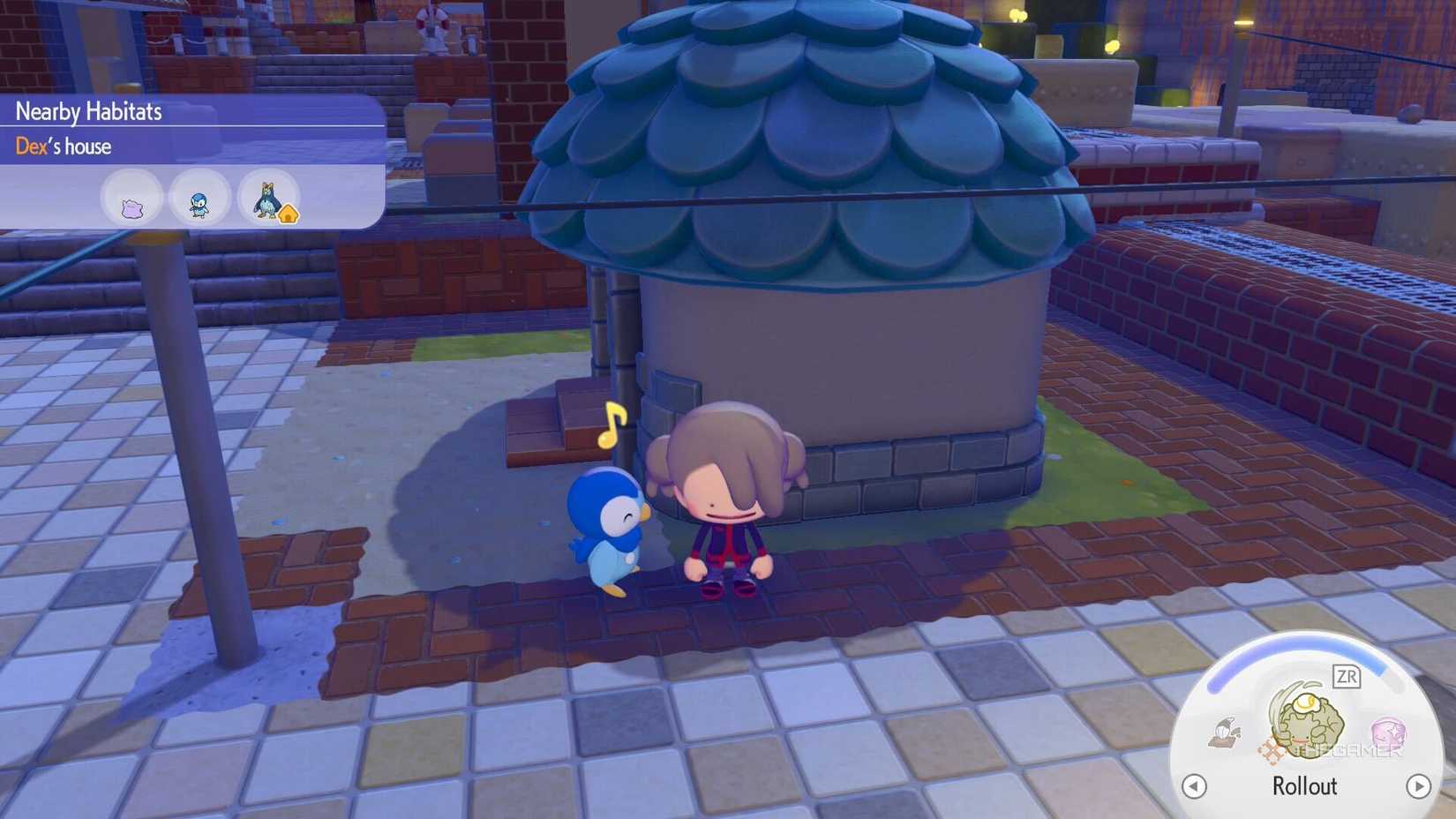Cycle to the previous ability with the left arrow
The height and width of the screenshot is (819, 1456).
(1195, 786)
